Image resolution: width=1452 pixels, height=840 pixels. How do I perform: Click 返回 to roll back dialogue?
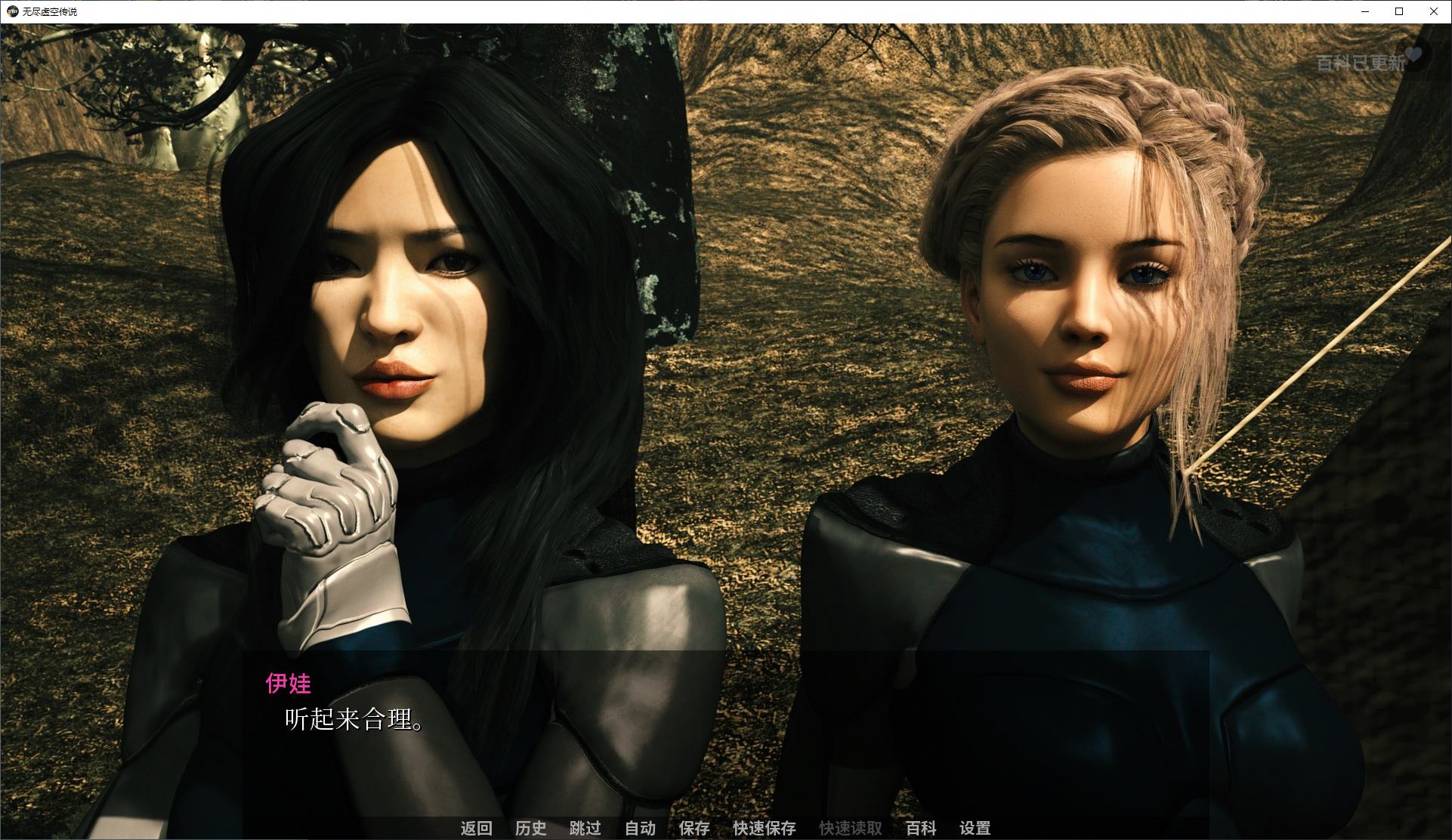[x=476, y=828]
